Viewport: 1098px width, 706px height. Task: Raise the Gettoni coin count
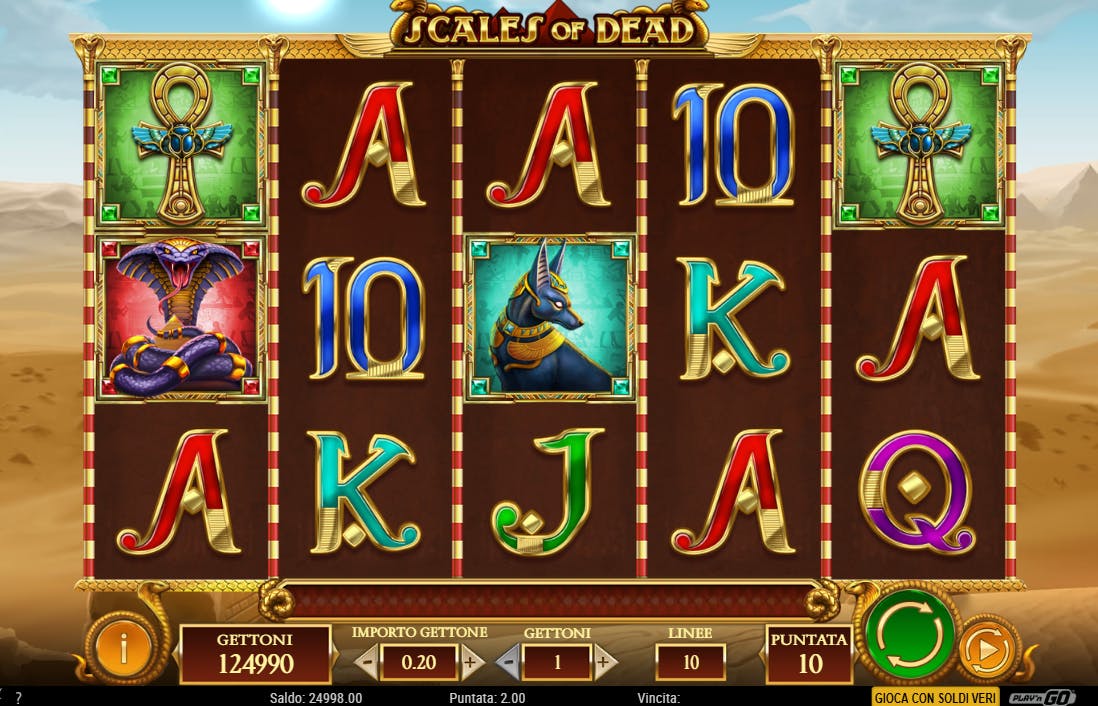pyautogui.click(x=602, y=662)
